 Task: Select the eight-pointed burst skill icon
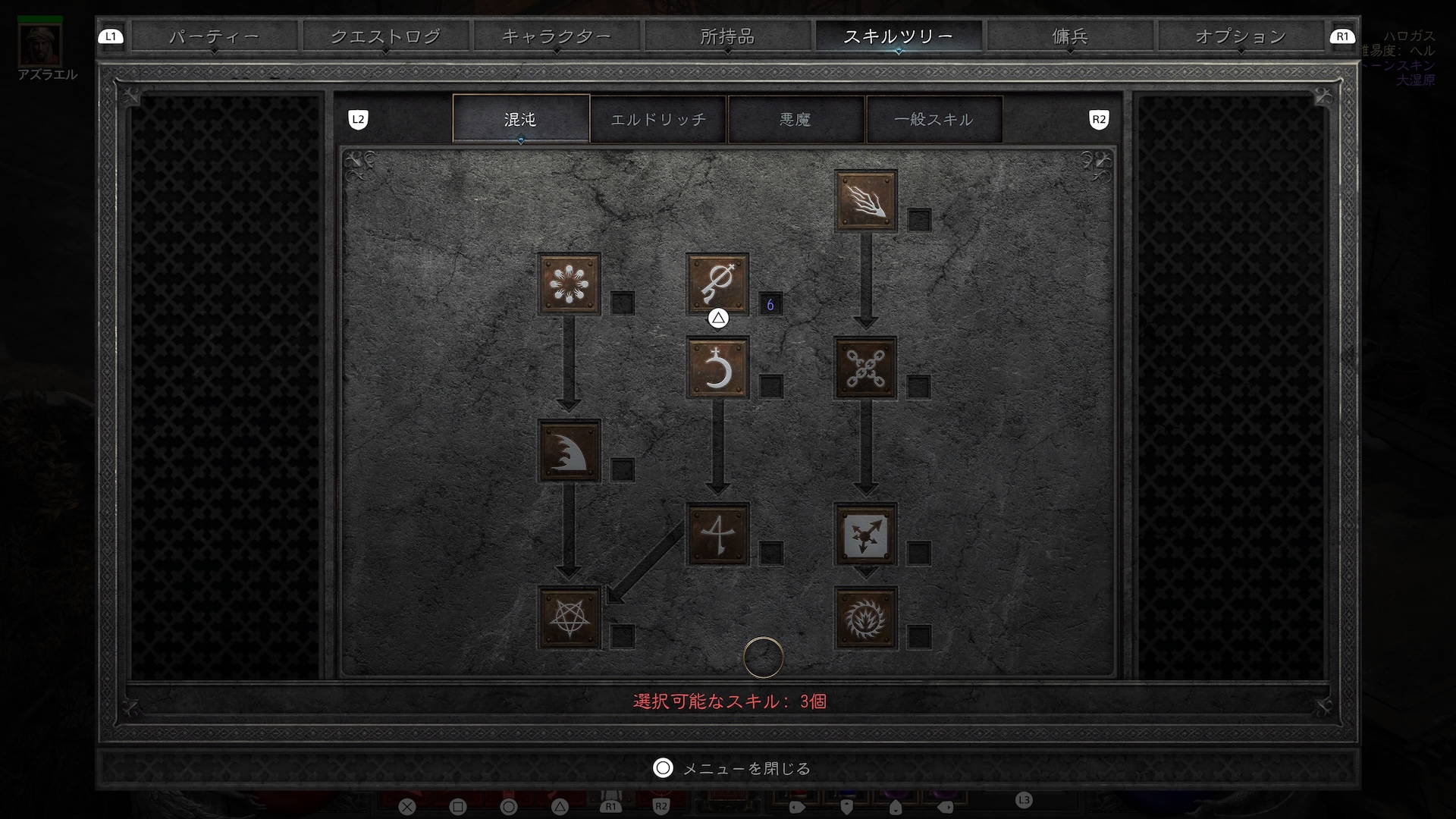tap(569, 284)
